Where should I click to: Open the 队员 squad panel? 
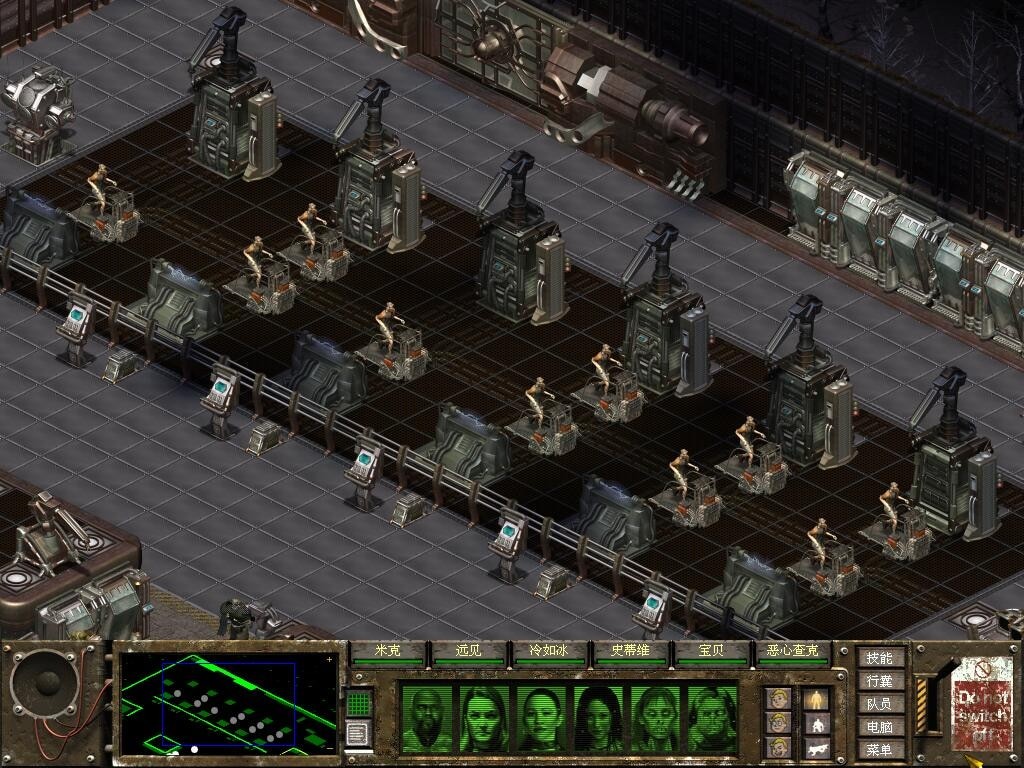(879, 704)
